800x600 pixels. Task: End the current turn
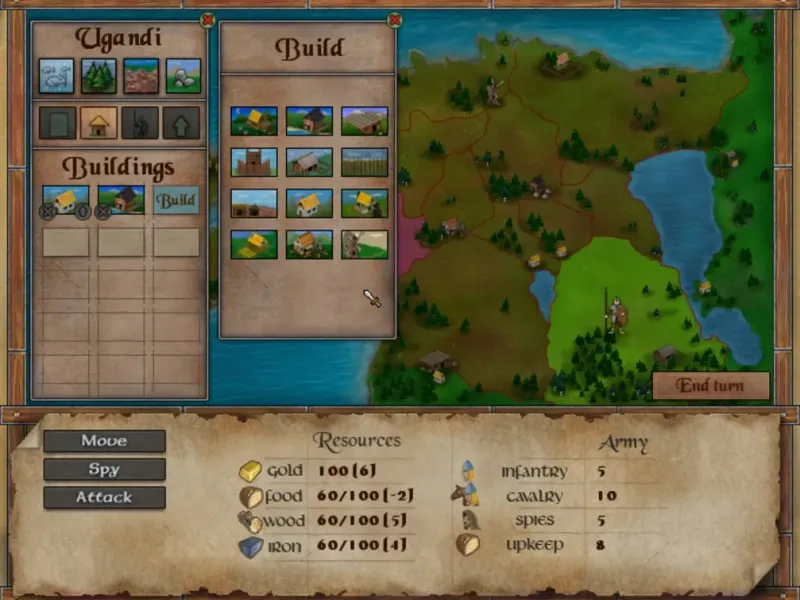(x=710, y=386)
